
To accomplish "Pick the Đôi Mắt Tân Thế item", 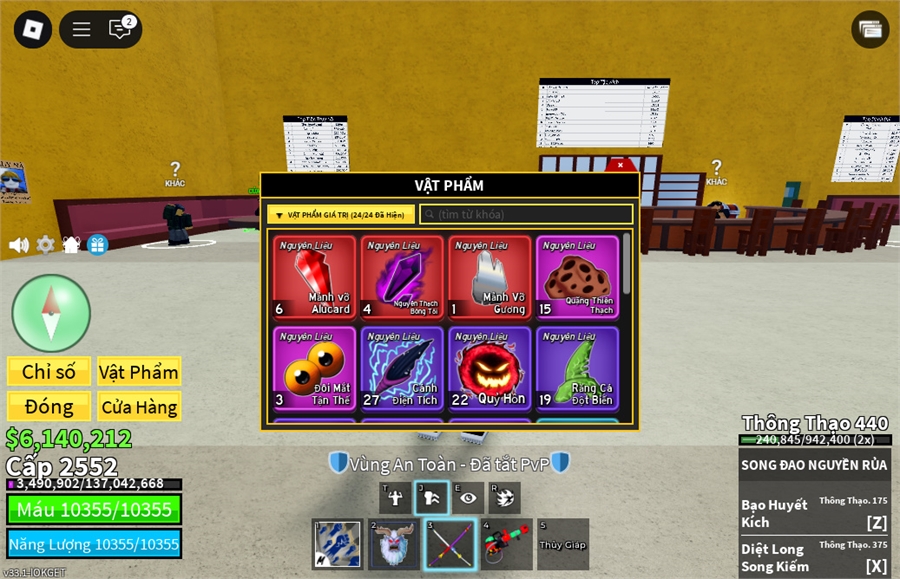I will click(x=314, y=368).
